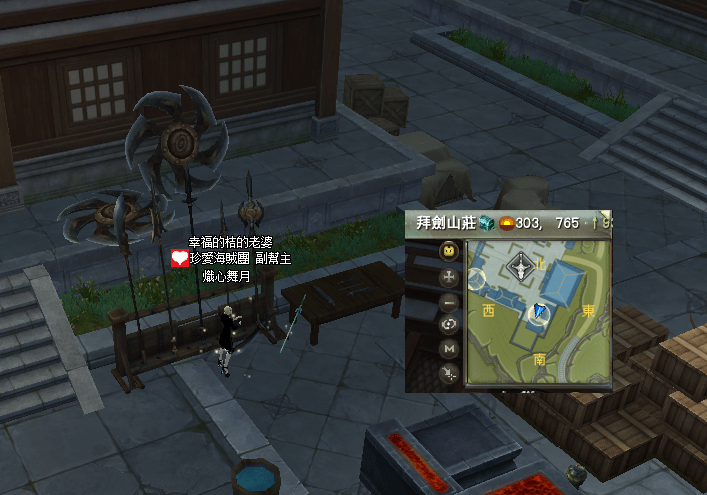707x495 pixels.
Task: Click the diagonal arrows minimap button
Action: pos(450,373)
